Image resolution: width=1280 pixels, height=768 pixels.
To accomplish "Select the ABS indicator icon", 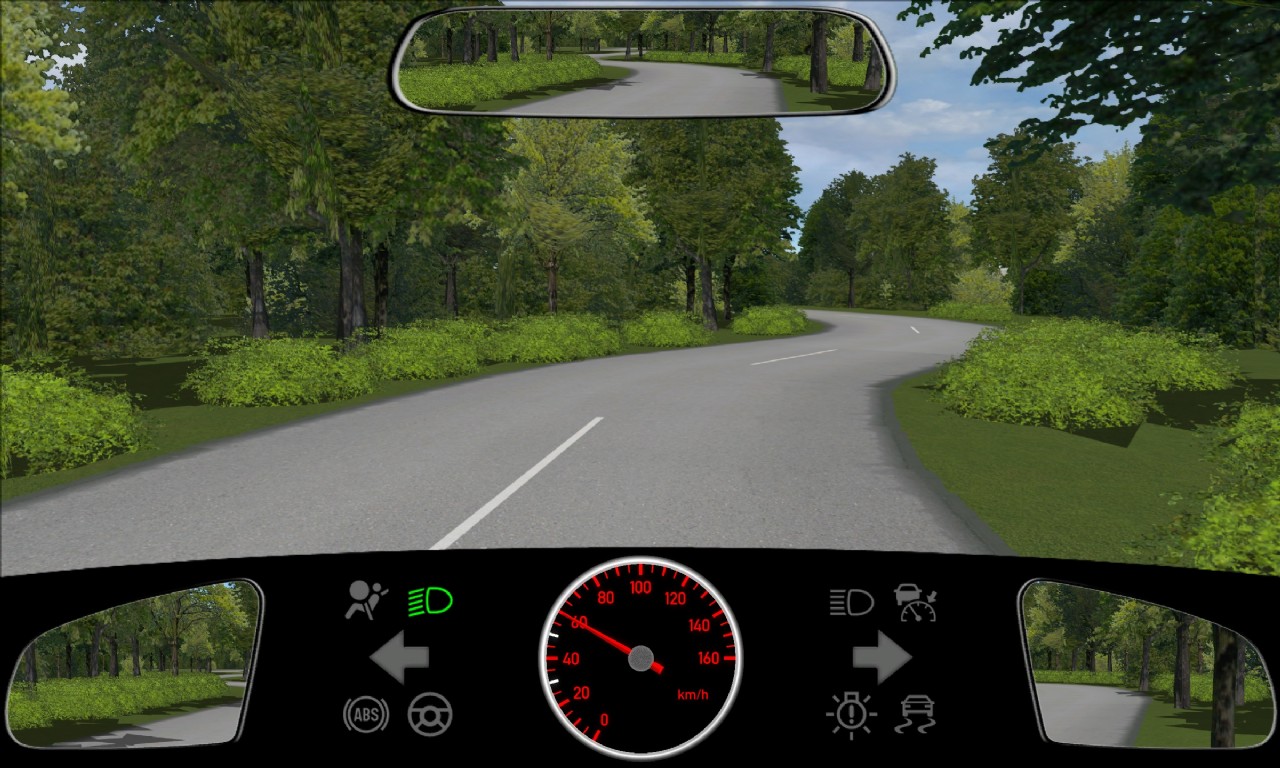I will [366, 714].
